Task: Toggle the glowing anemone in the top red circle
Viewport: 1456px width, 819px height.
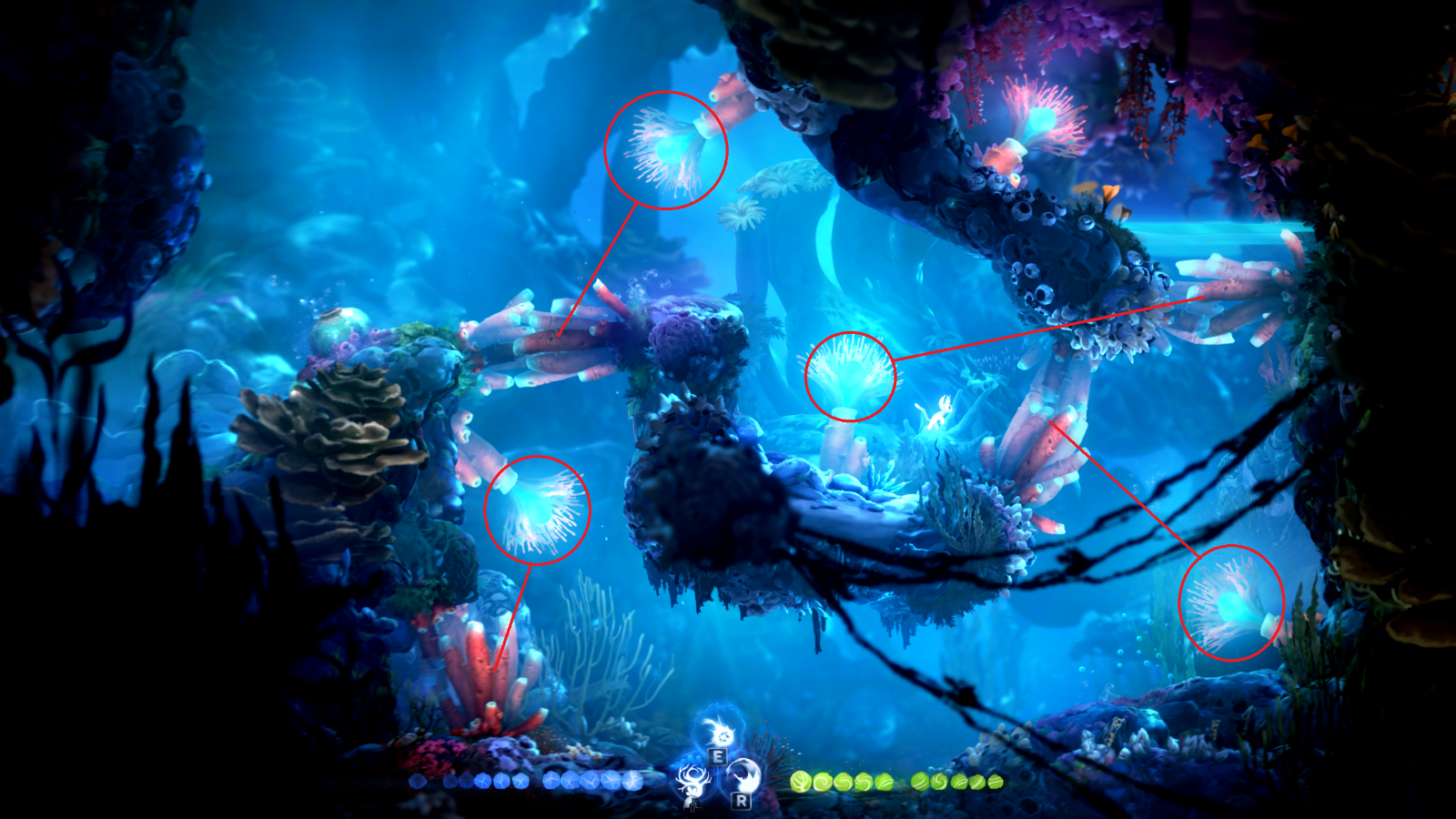Action: pyautogui.click(x=667, y=148)
